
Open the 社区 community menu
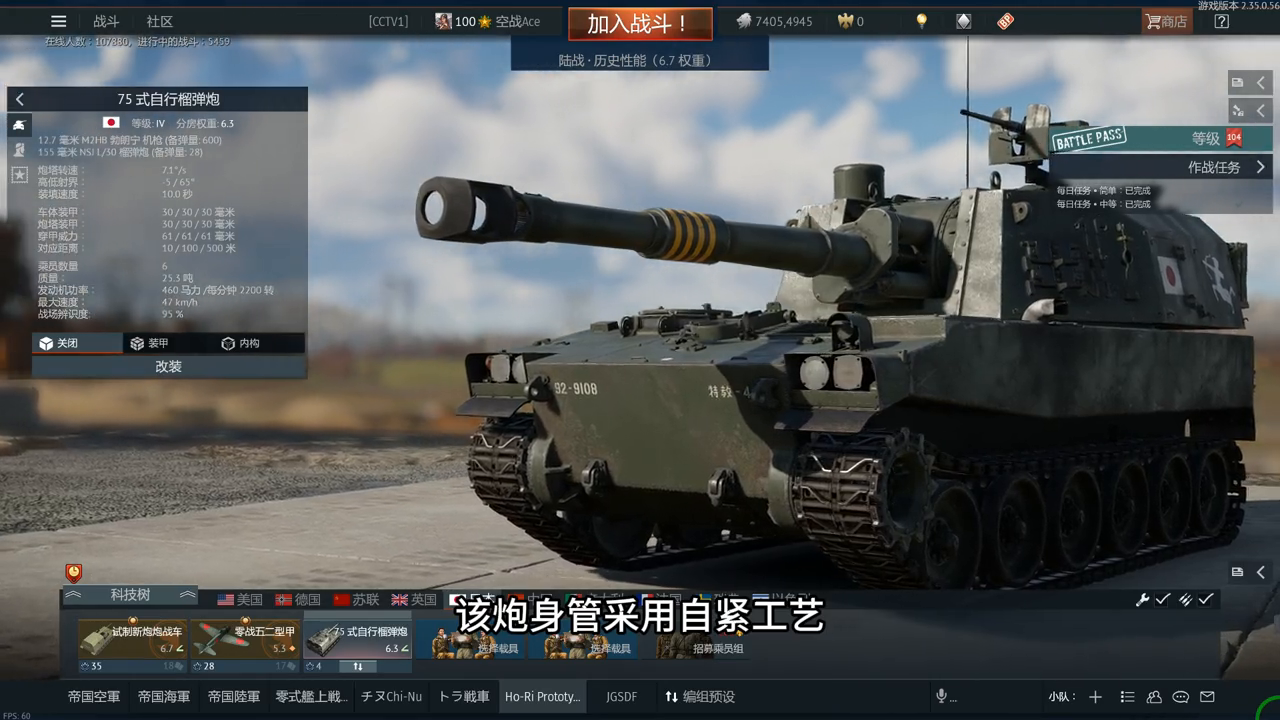(x=160, y=21)
